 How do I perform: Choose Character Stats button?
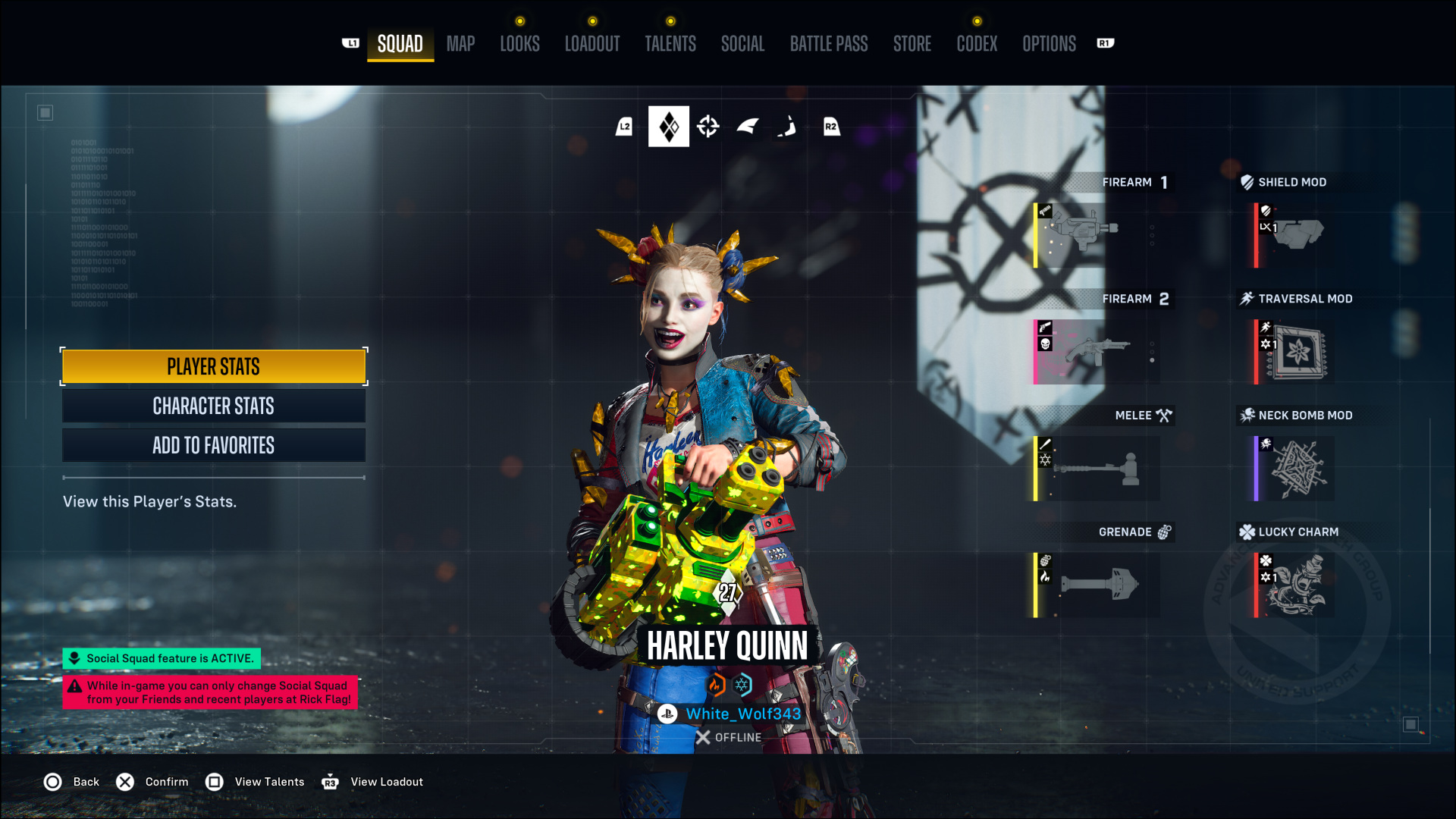coord(214,406)
